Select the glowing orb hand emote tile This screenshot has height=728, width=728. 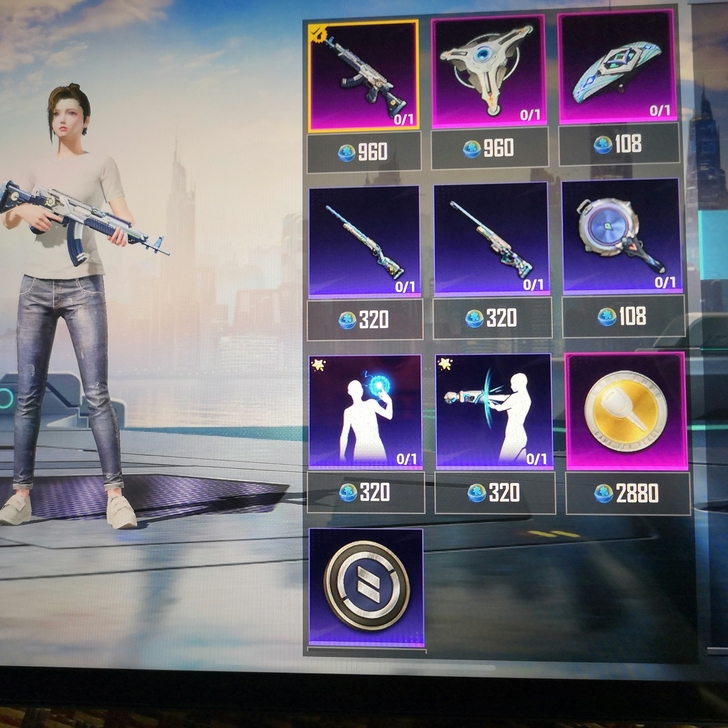(365, 411)
